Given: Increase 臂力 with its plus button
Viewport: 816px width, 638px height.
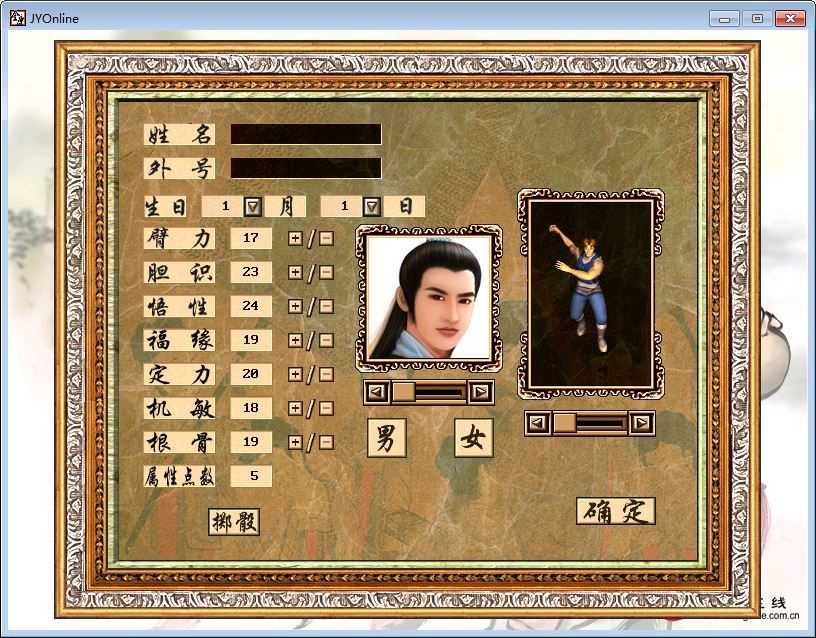Looking at the screenshot, I should (x=295, y=238).
